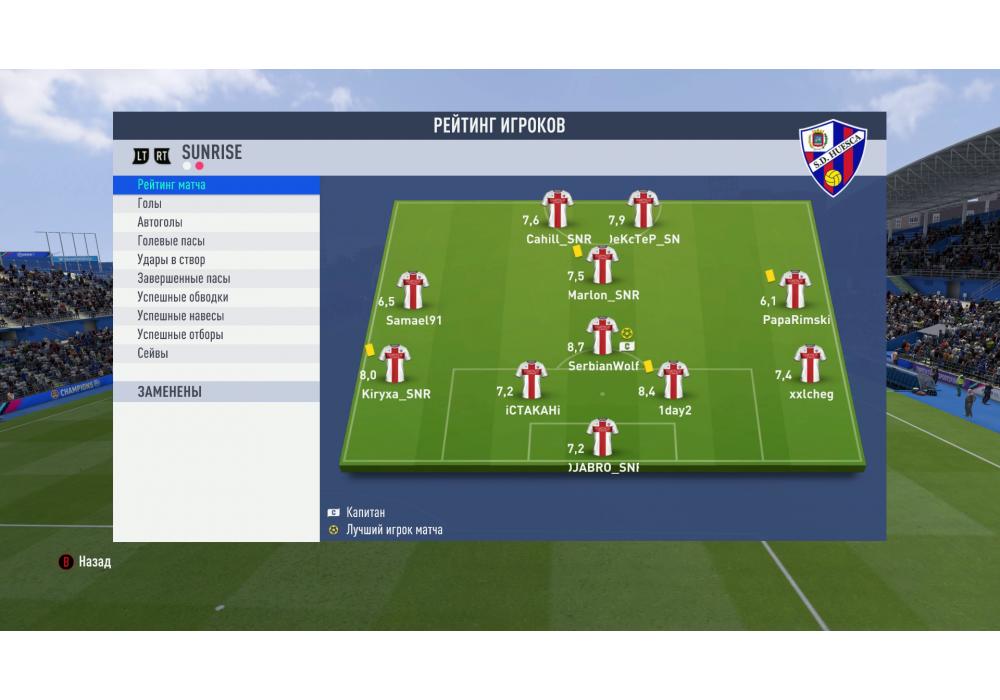
Task: Choose player Kiryxa_SNR on the formation
Action: (395, 365)
